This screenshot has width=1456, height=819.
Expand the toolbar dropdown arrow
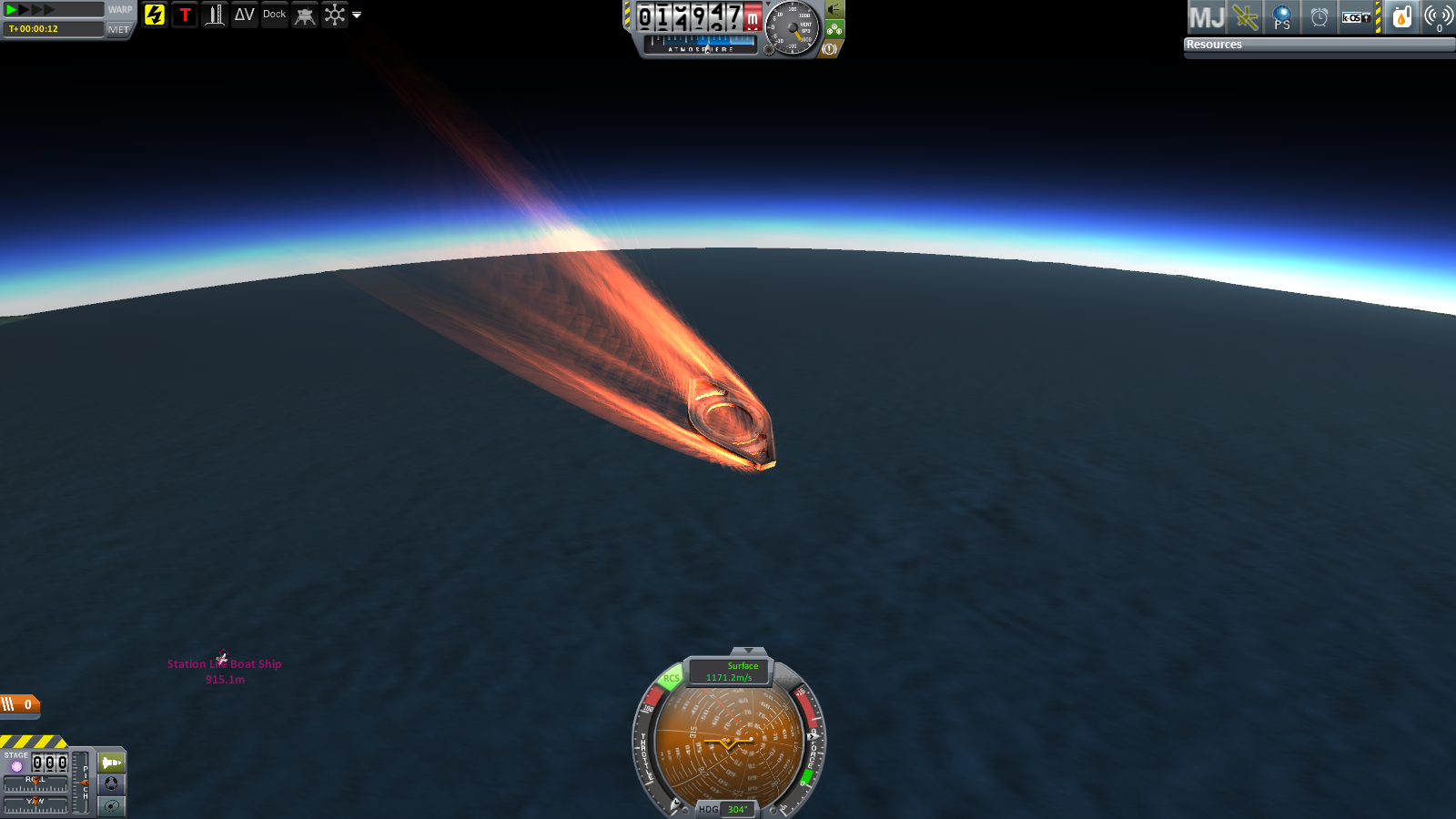(357, 15)
